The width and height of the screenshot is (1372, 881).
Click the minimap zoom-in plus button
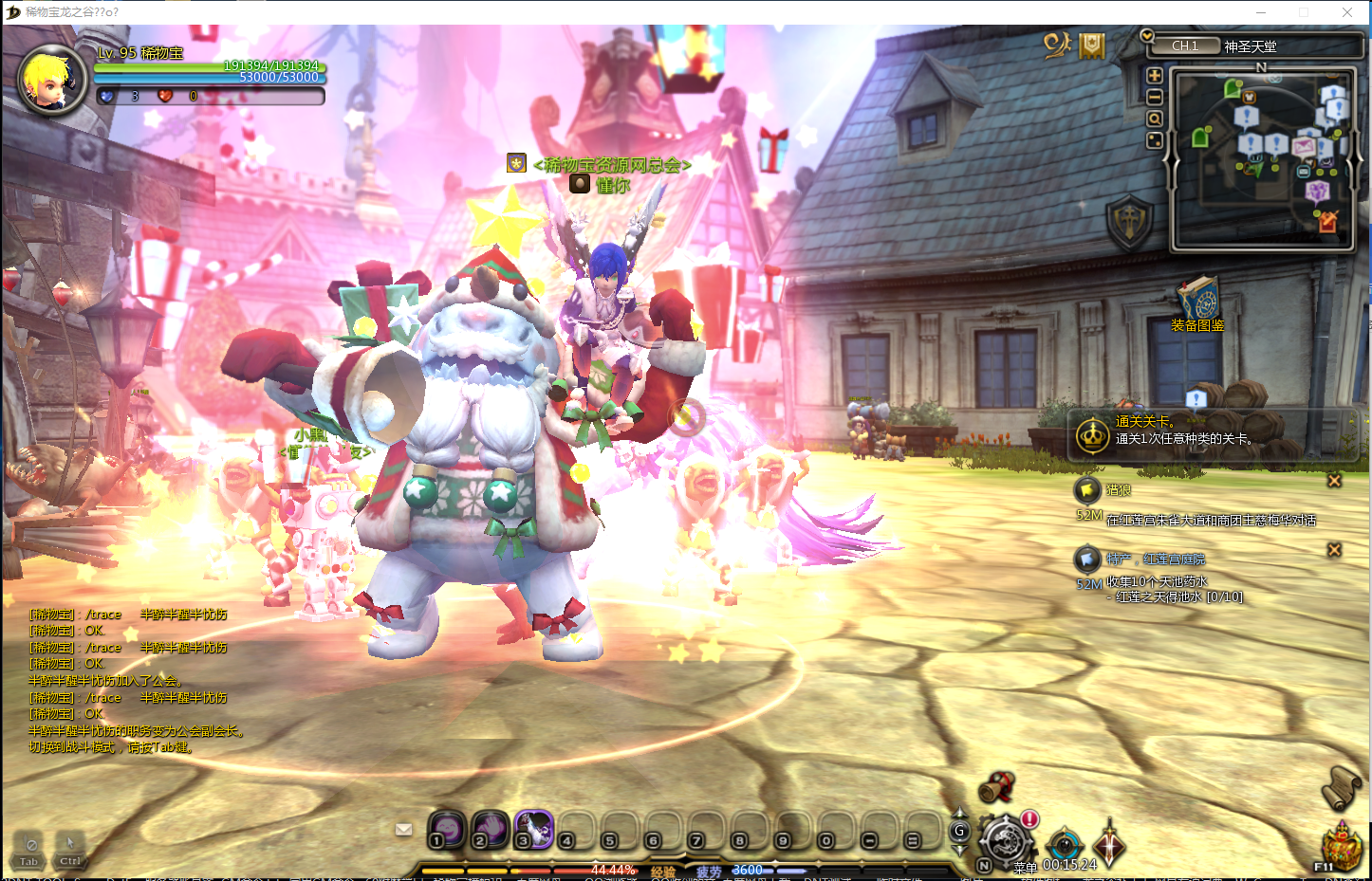point(1155,76)
